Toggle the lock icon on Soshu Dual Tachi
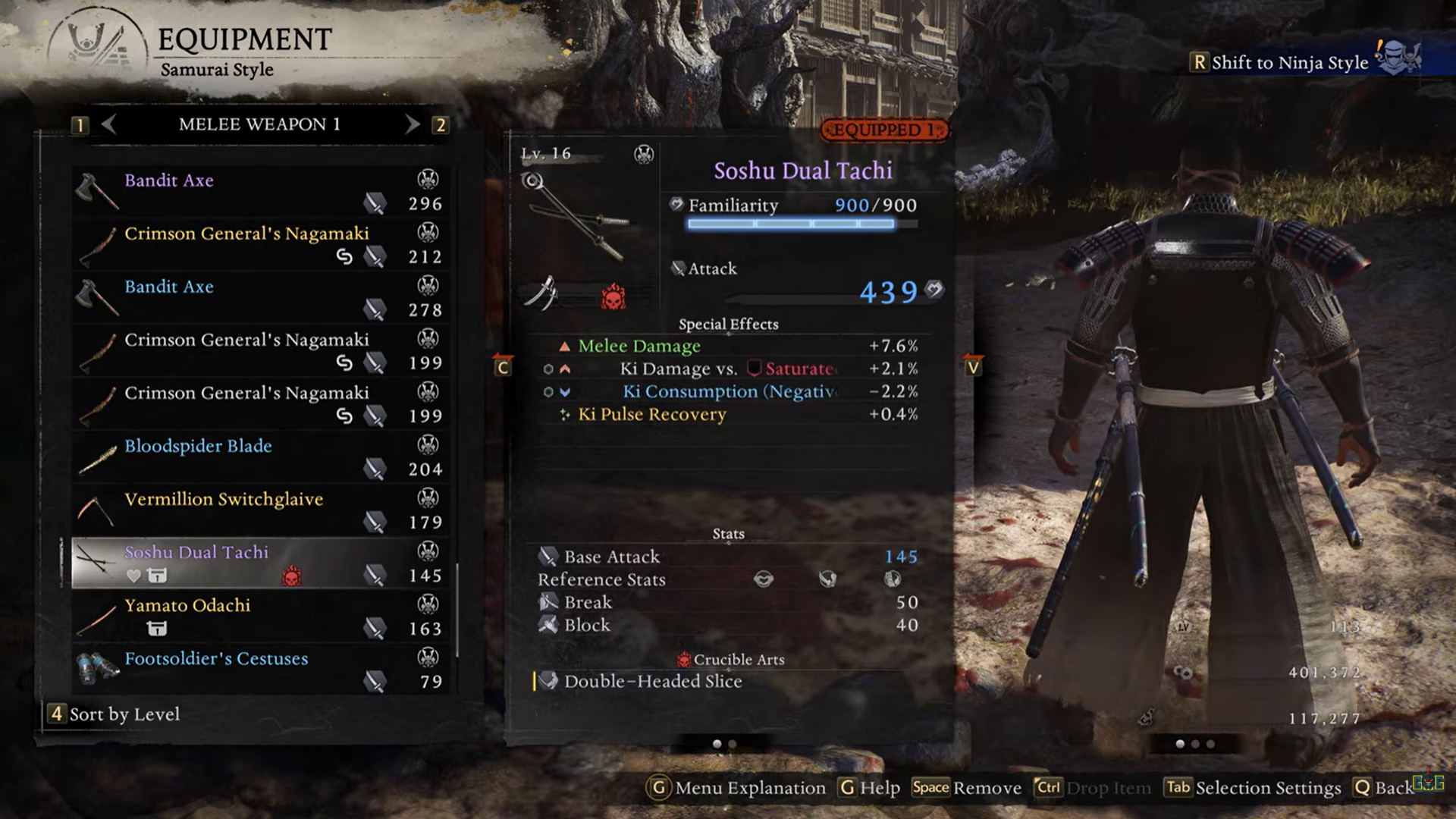This screenshot has height=819, width=1456. coord(158,577)
